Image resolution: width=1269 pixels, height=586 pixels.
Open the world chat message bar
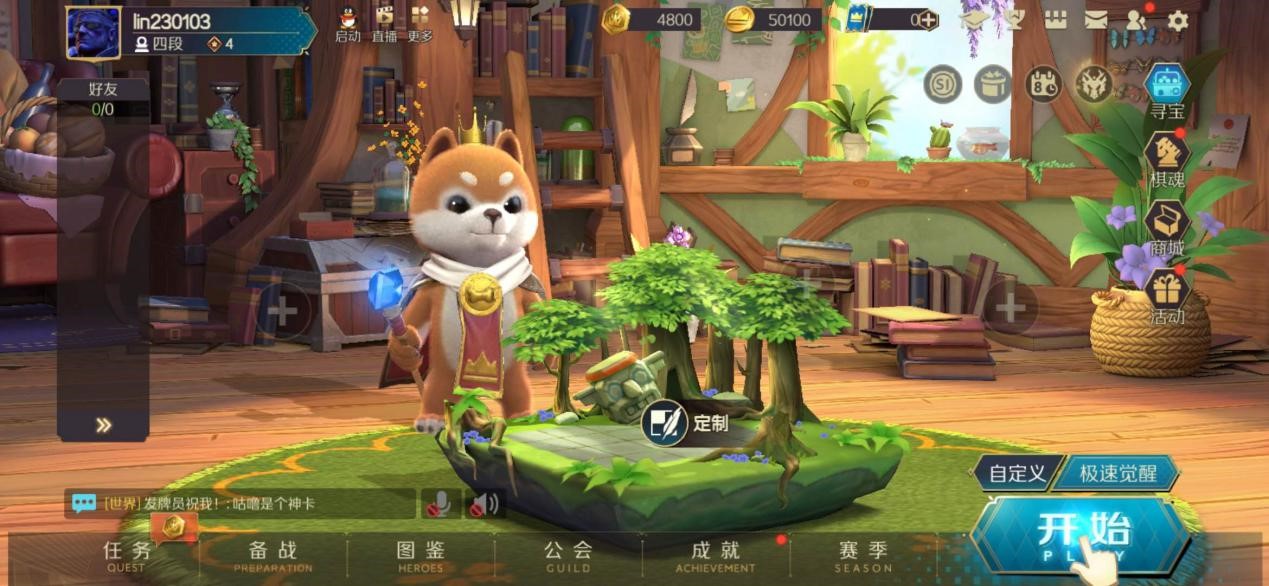240,503
